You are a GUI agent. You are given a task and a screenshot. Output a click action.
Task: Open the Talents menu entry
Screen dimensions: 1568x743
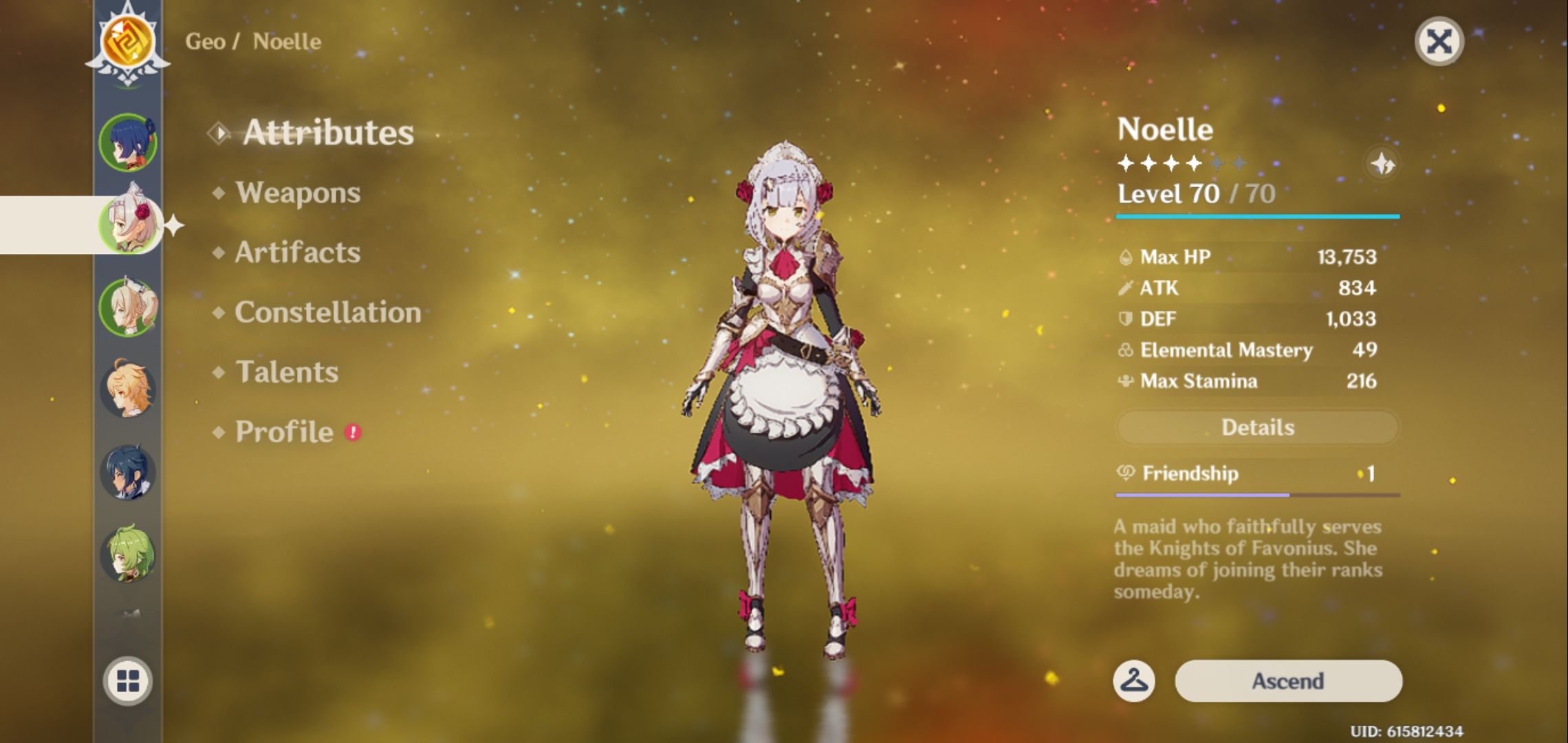point(287,372)
